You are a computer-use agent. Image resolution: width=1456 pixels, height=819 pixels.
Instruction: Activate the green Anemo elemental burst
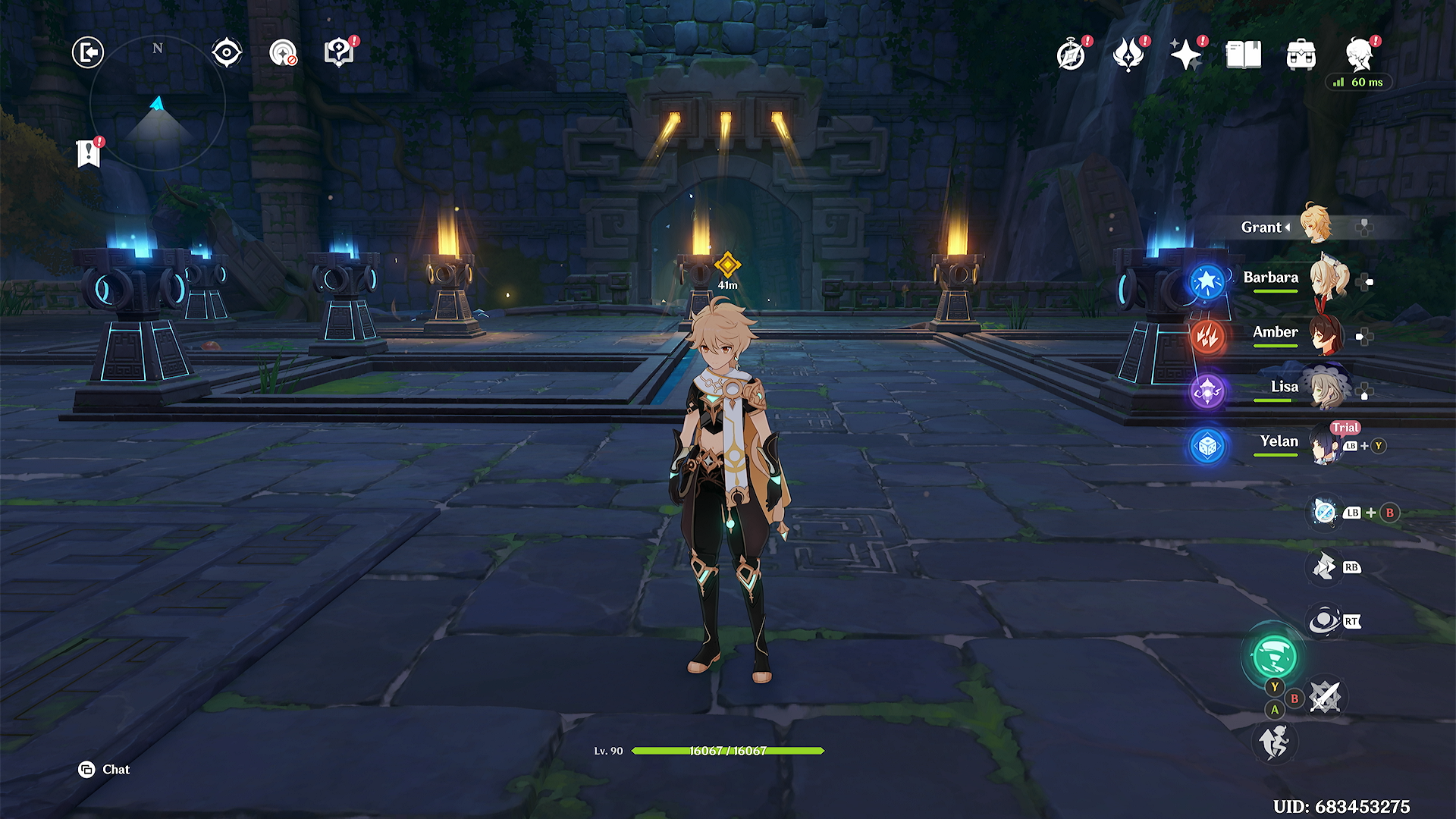click(1274, 656)
